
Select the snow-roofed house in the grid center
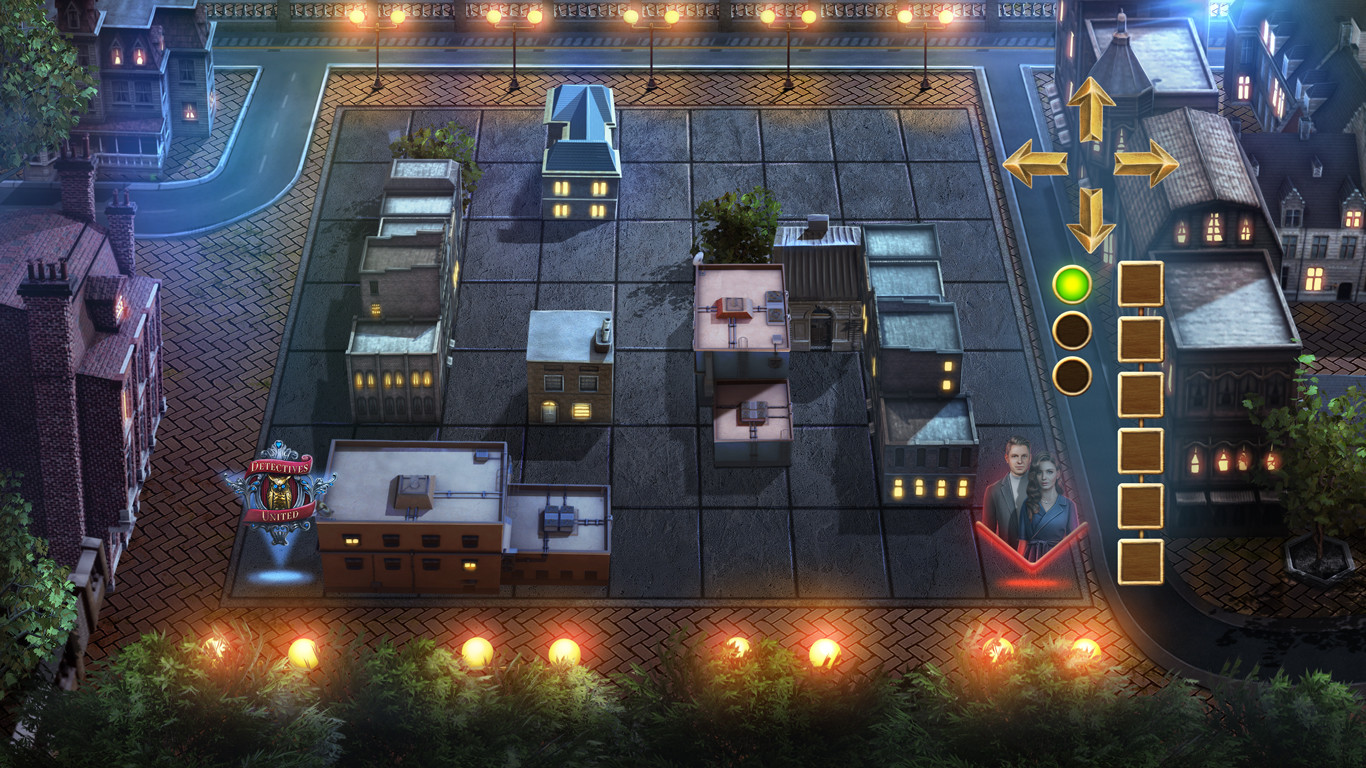coord(567,370)
